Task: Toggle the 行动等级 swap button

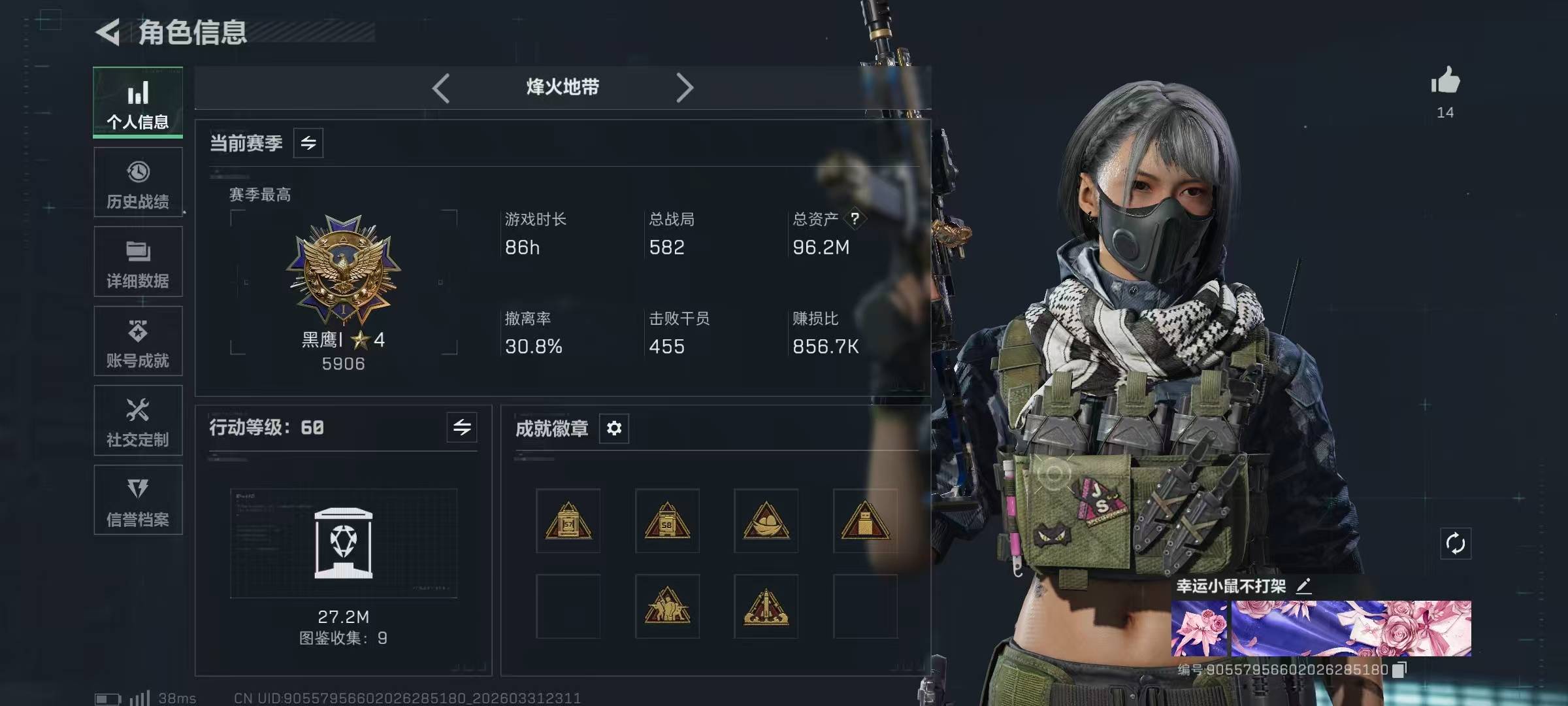Action: [x=462, y=428]
